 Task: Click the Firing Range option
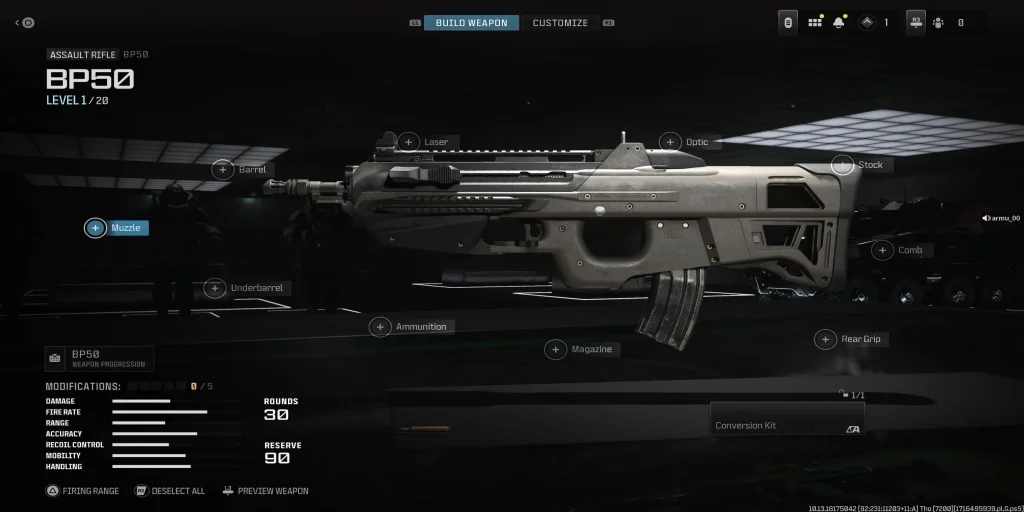tap(82, 491)
